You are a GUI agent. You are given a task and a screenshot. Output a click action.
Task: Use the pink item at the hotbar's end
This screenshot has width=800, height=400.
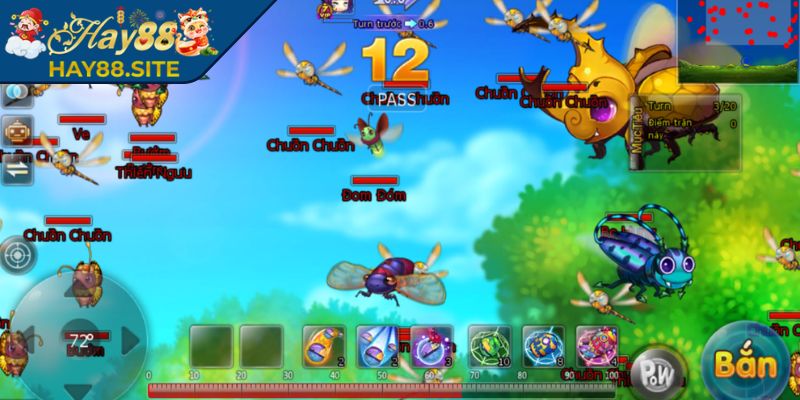pyautogui.click(x=596, y=346)
